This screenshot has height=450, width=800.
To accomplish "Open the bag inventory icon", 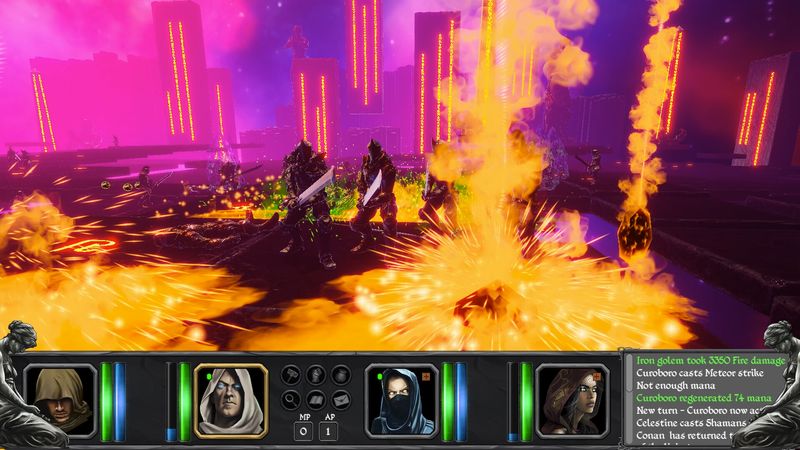I will [x=340, y=375].
